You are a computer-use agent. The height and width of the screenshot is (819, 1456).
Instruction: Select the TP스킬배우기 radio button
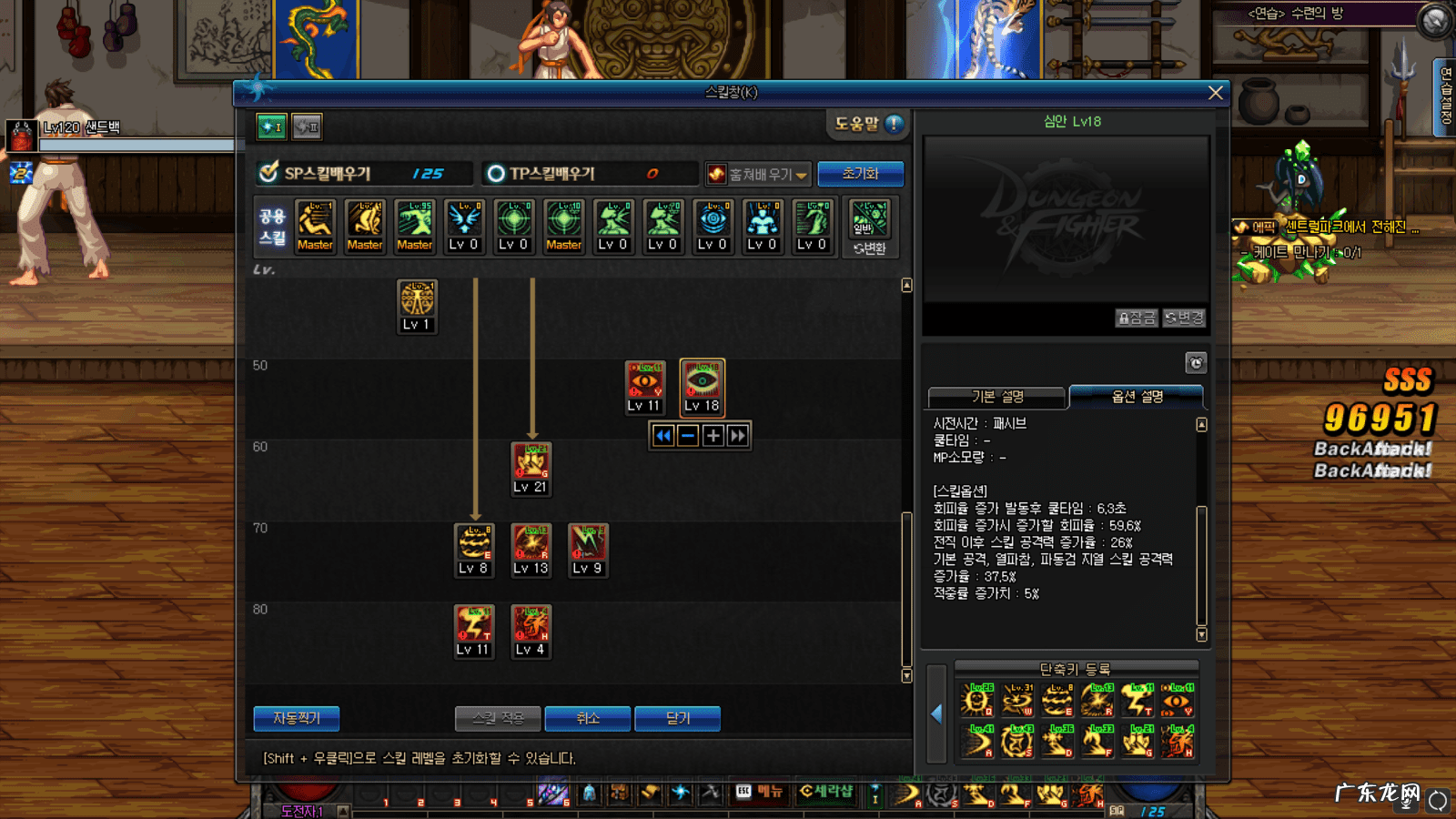(494, 173)
